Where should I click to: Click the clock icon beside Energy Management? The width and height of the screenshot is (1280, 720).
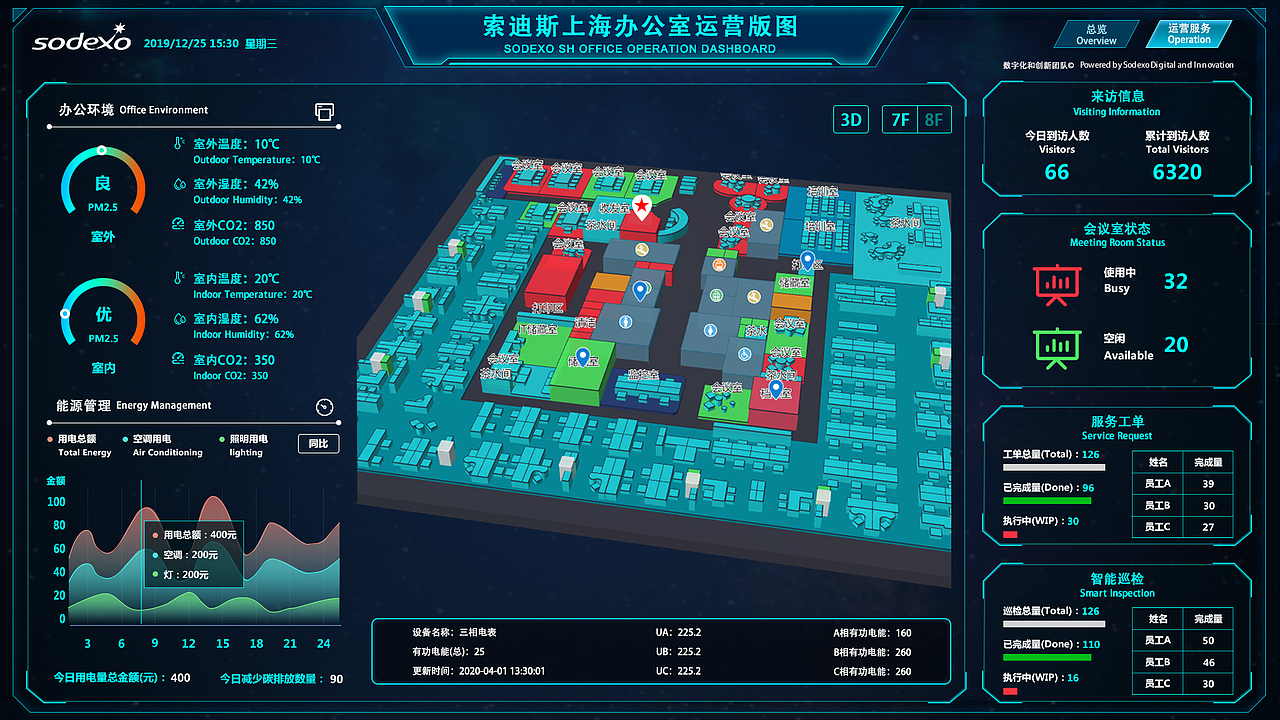pos(324,407)
